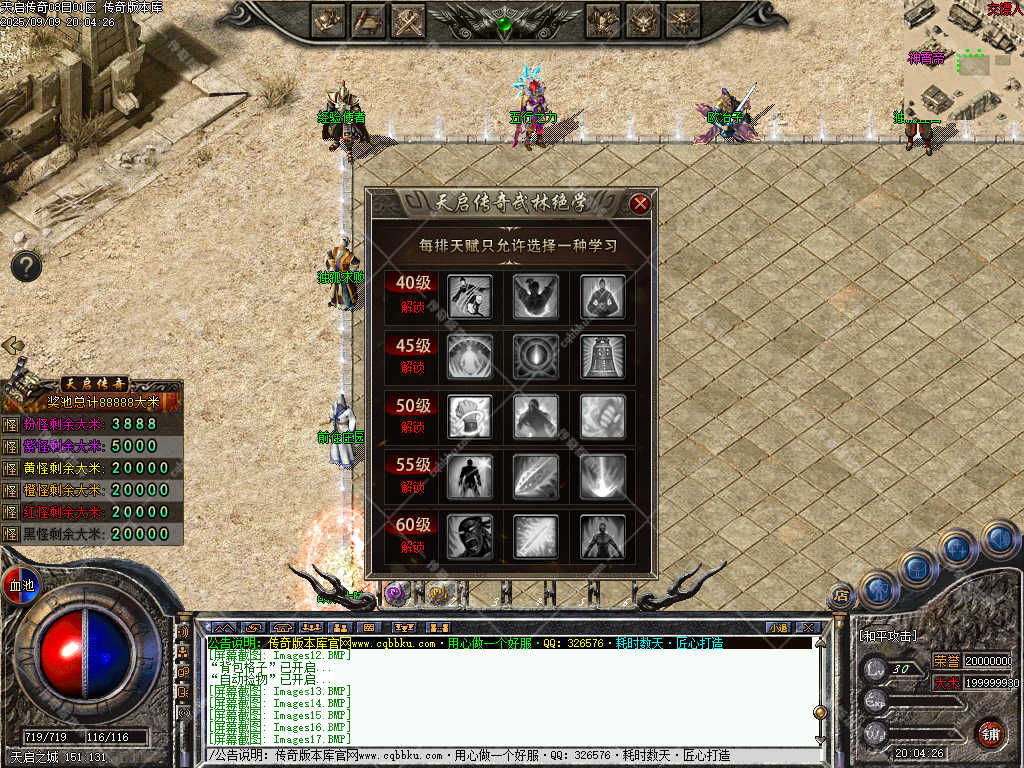
Task: Toggle the 和平攻击 attack mode label
Action: point(888,635)
